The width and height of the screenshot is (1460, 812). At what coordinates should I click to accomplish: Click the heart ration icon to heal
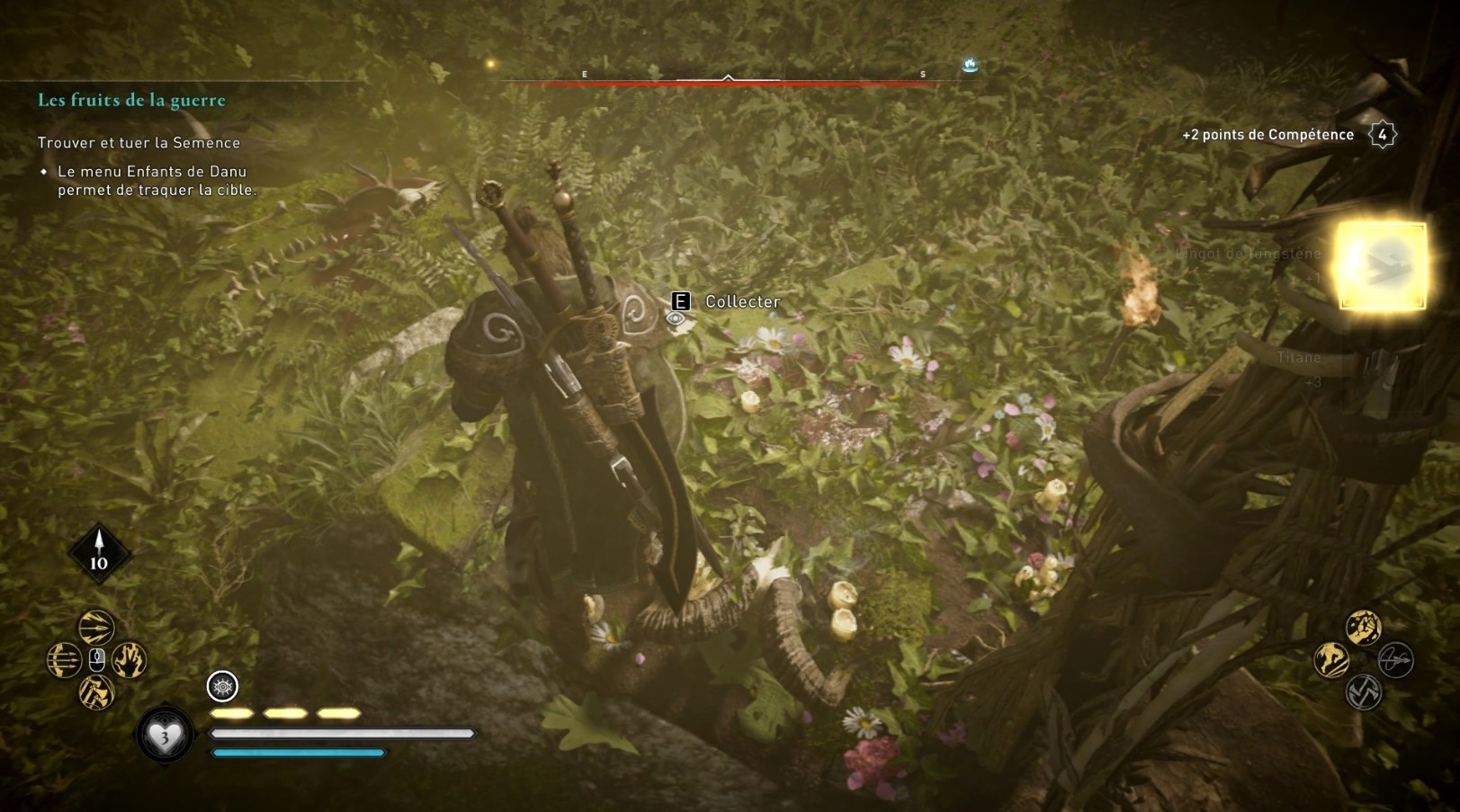pyautogui.click(x=165, y=737)
